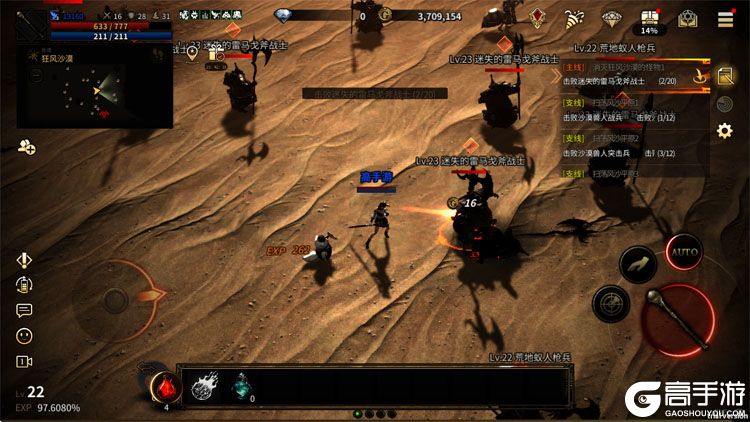
Task: Toggle the AUTO battle button
Action: (685, 251)
